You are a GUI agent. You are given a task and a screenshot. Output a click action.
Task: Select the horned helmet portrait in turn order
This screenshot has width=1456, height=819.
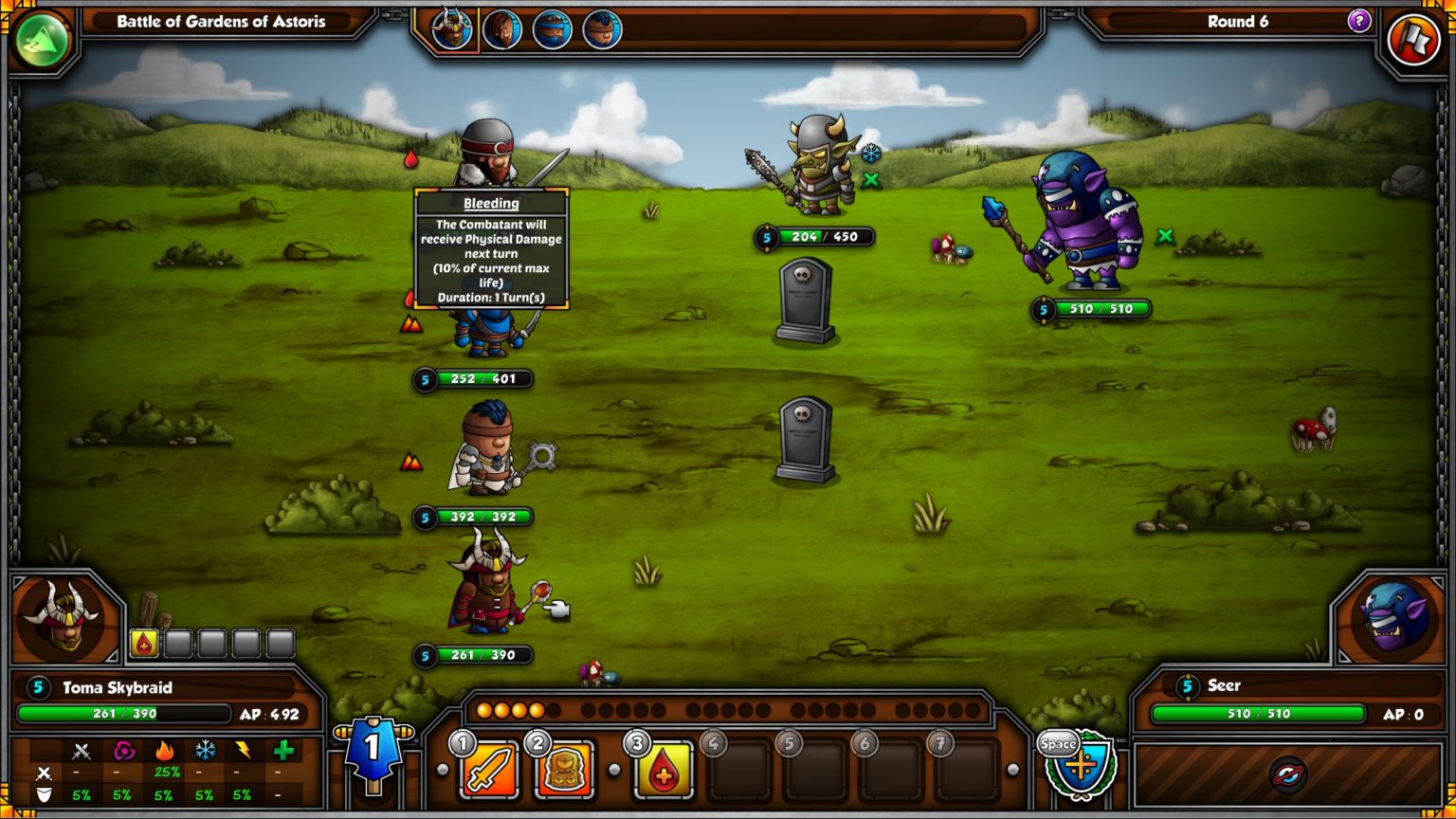(x=452, y=28)
